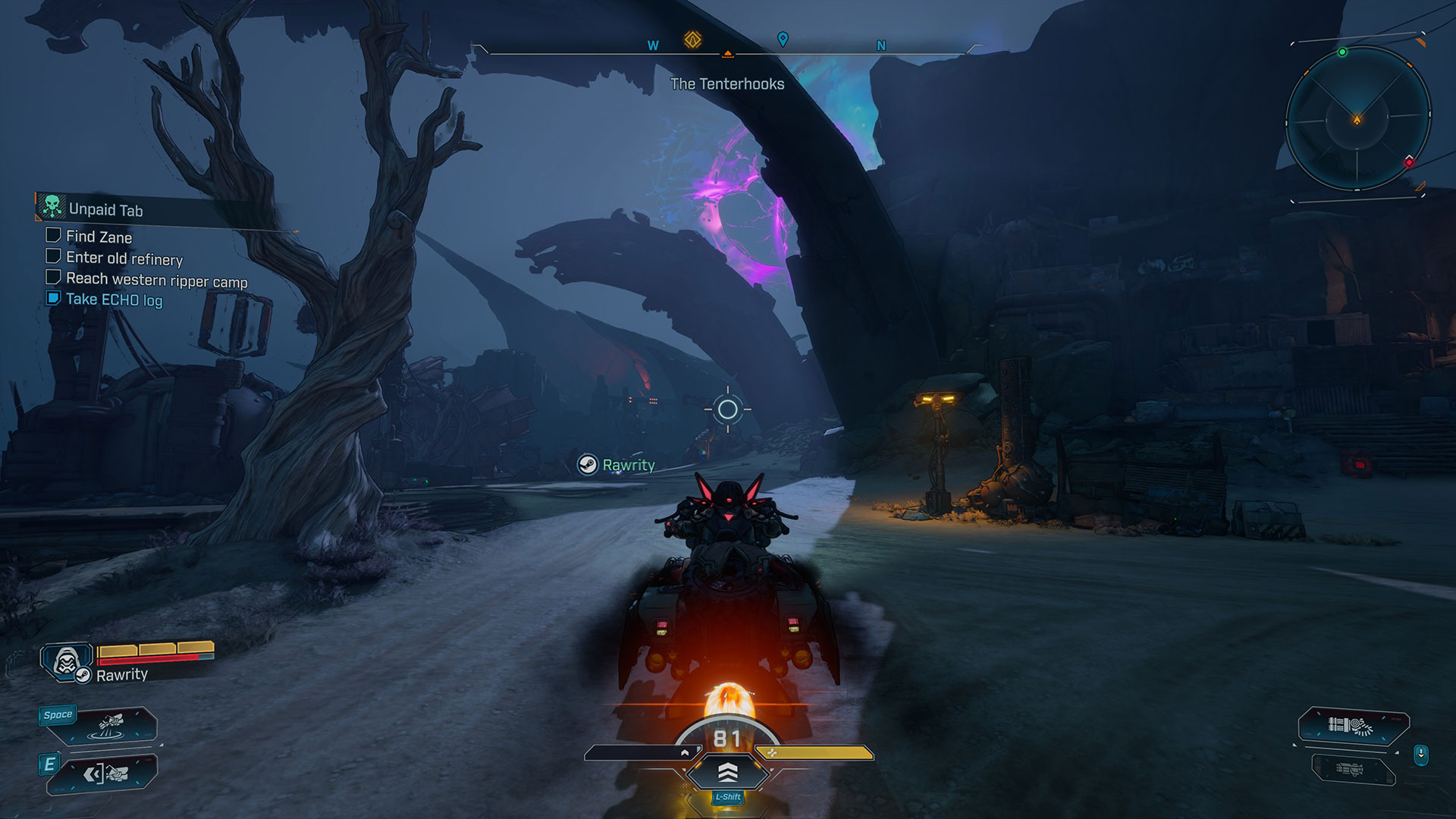Image resolution: width=1456 pixels, height=819 pixels.
Task: Click the Rawrity hooded player portrait
Action: (x=67, y=661)
